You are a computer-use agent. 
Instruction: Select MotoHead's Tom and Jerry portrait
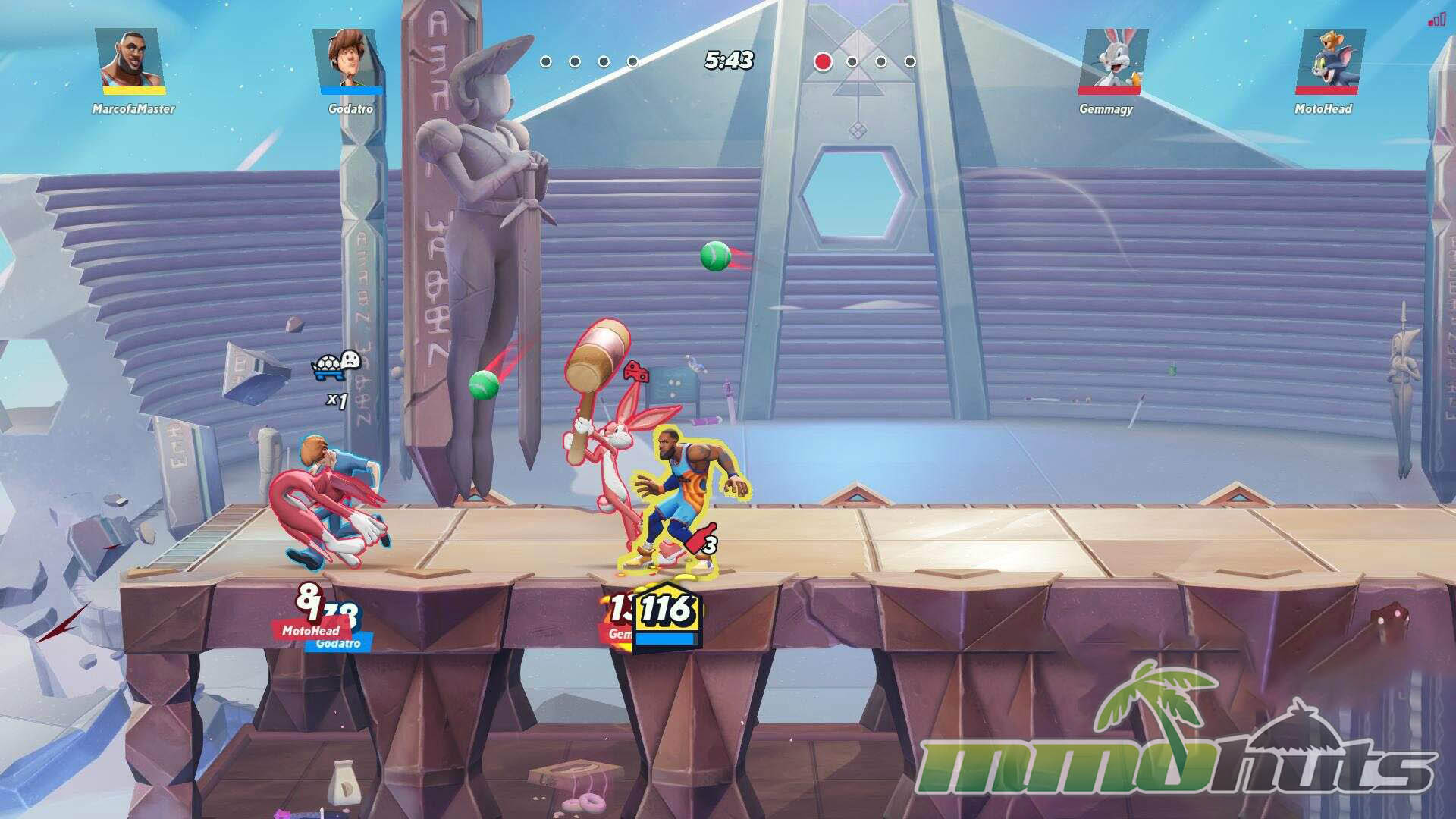point(1329,61)
